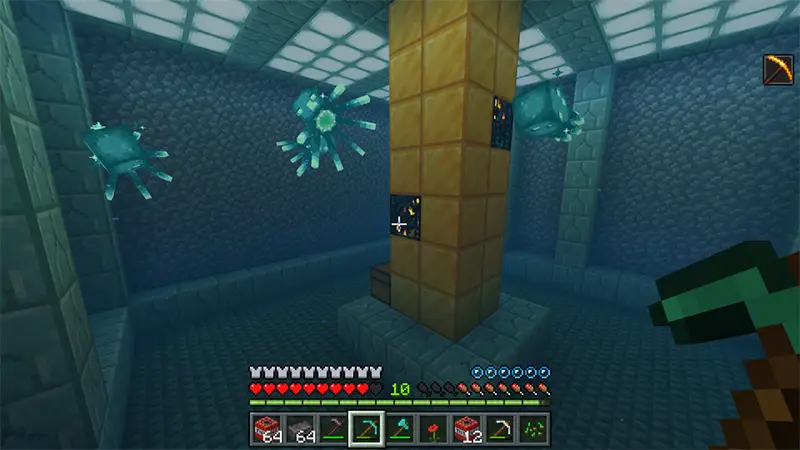
Task: Select the iron pickaxe slot
Action: point(500,427)
